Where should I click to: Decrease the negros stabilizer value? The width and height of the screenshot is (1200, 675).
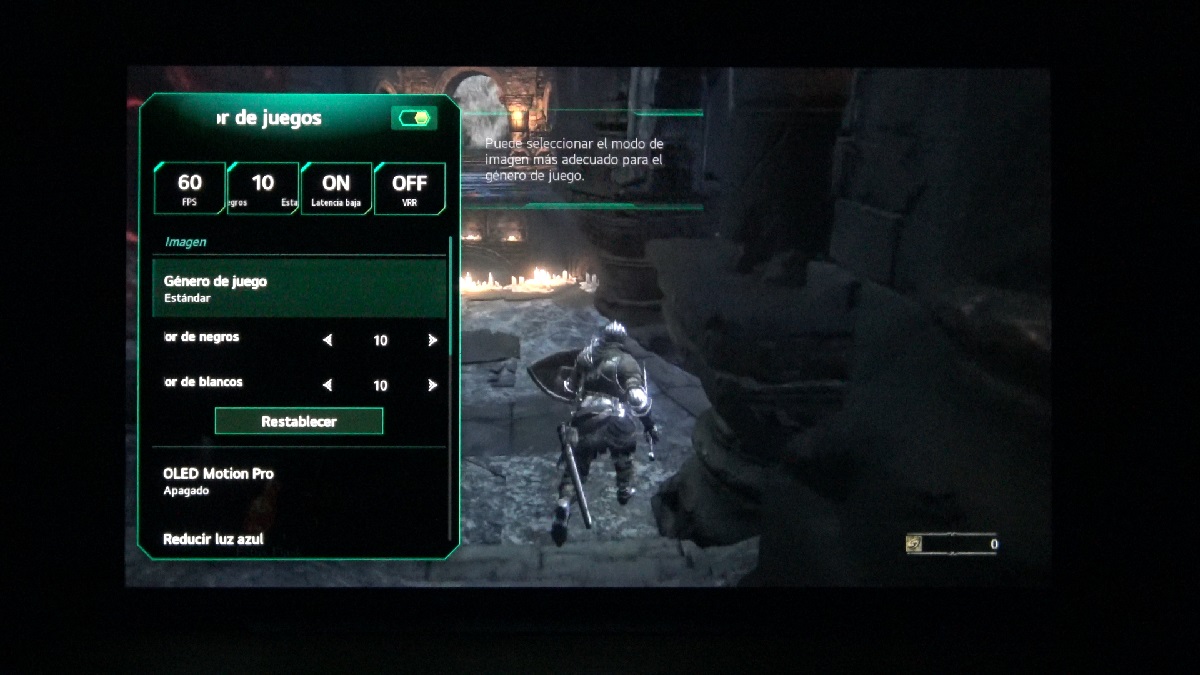point(328,341)
